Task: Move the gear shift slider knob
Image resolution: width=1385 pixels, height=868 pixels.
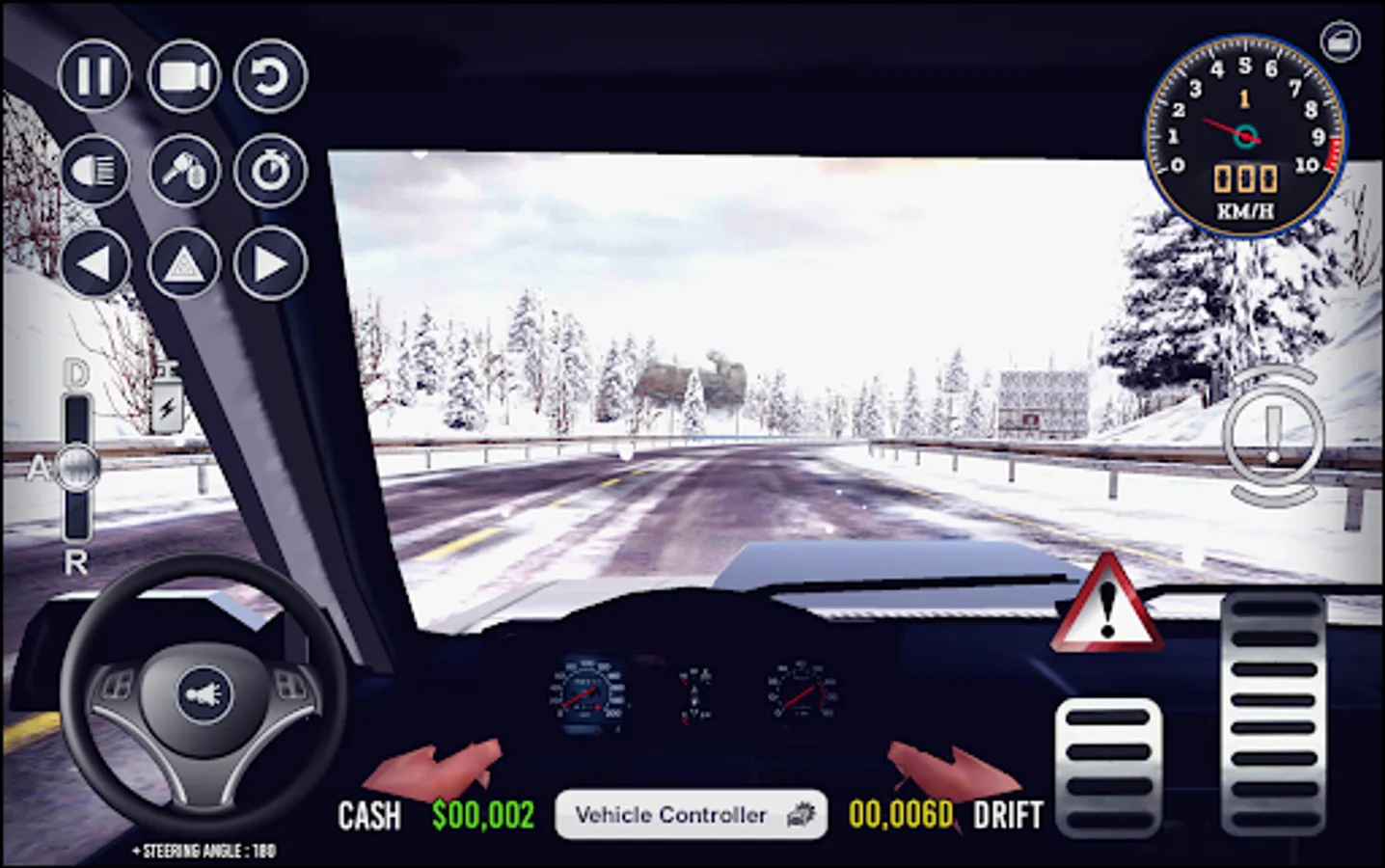Action: coord(75,470)
